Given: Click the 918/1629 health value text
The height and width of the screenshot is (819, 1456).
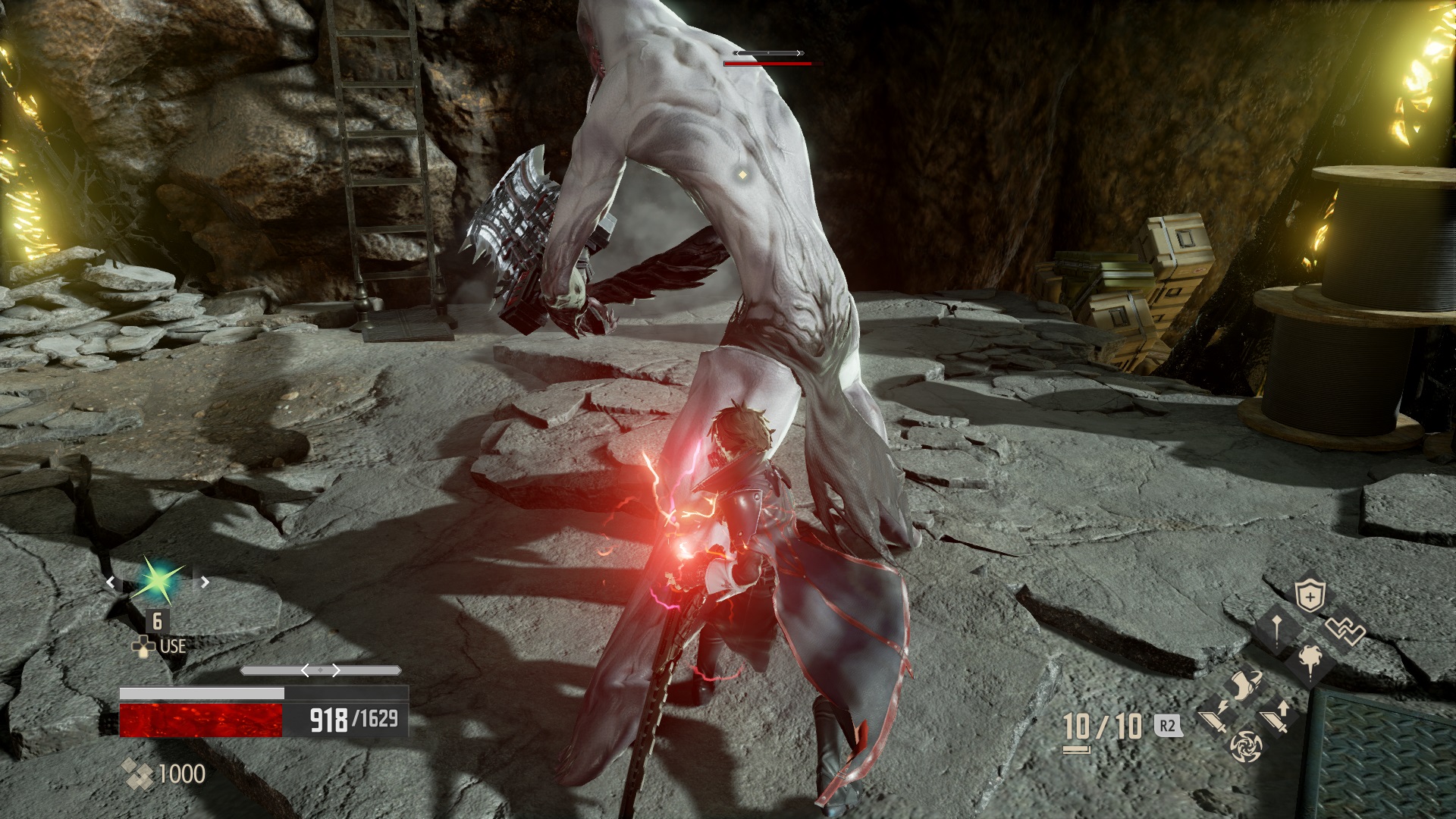Looking at the screenshot, I should pyautogui.click(x=353, y=718).
